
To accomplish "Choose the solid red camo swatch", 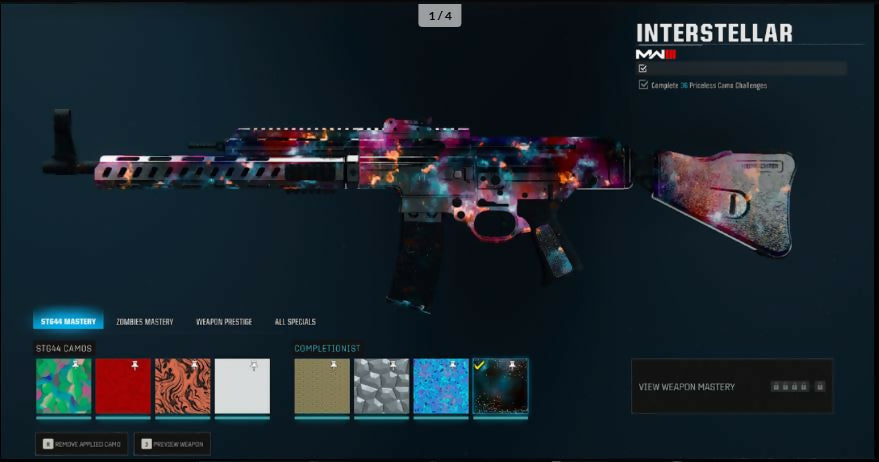I will coord(123,386).
